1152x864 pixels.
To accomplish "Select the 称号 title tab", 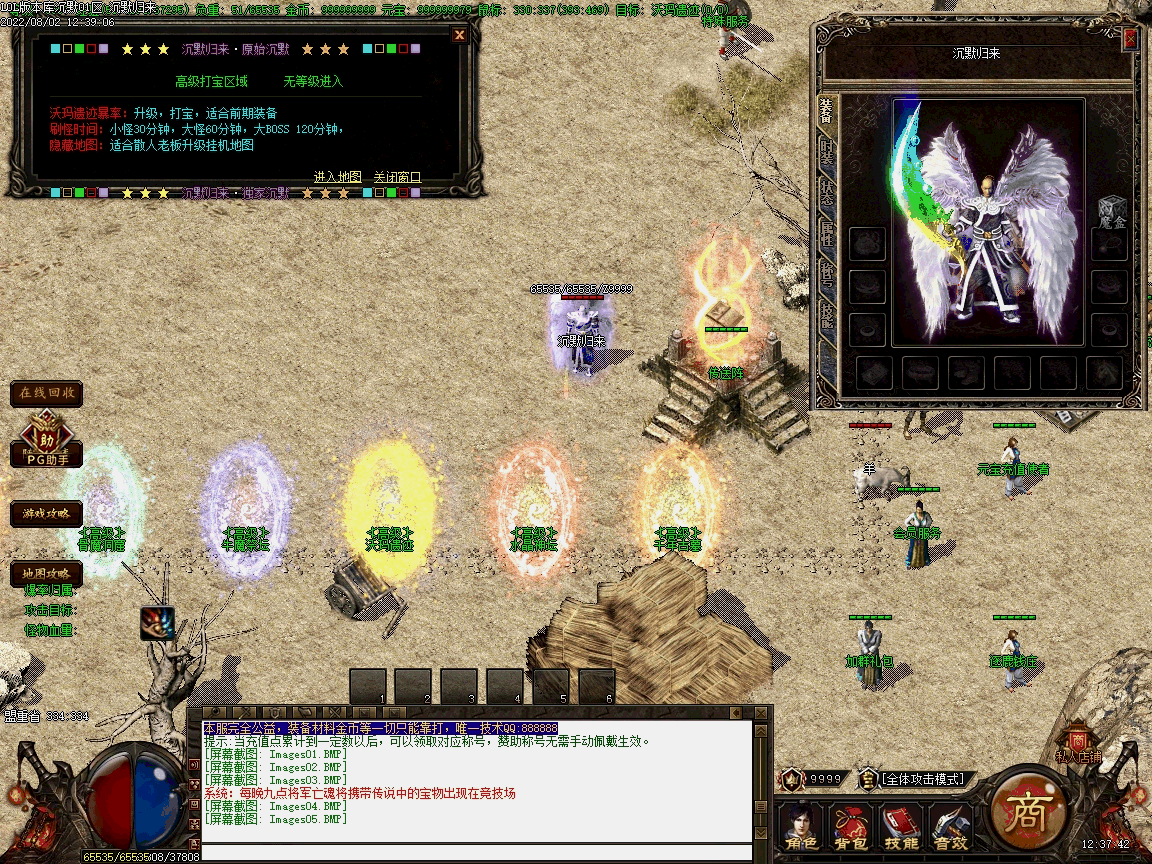I will (x=826, y=276).
